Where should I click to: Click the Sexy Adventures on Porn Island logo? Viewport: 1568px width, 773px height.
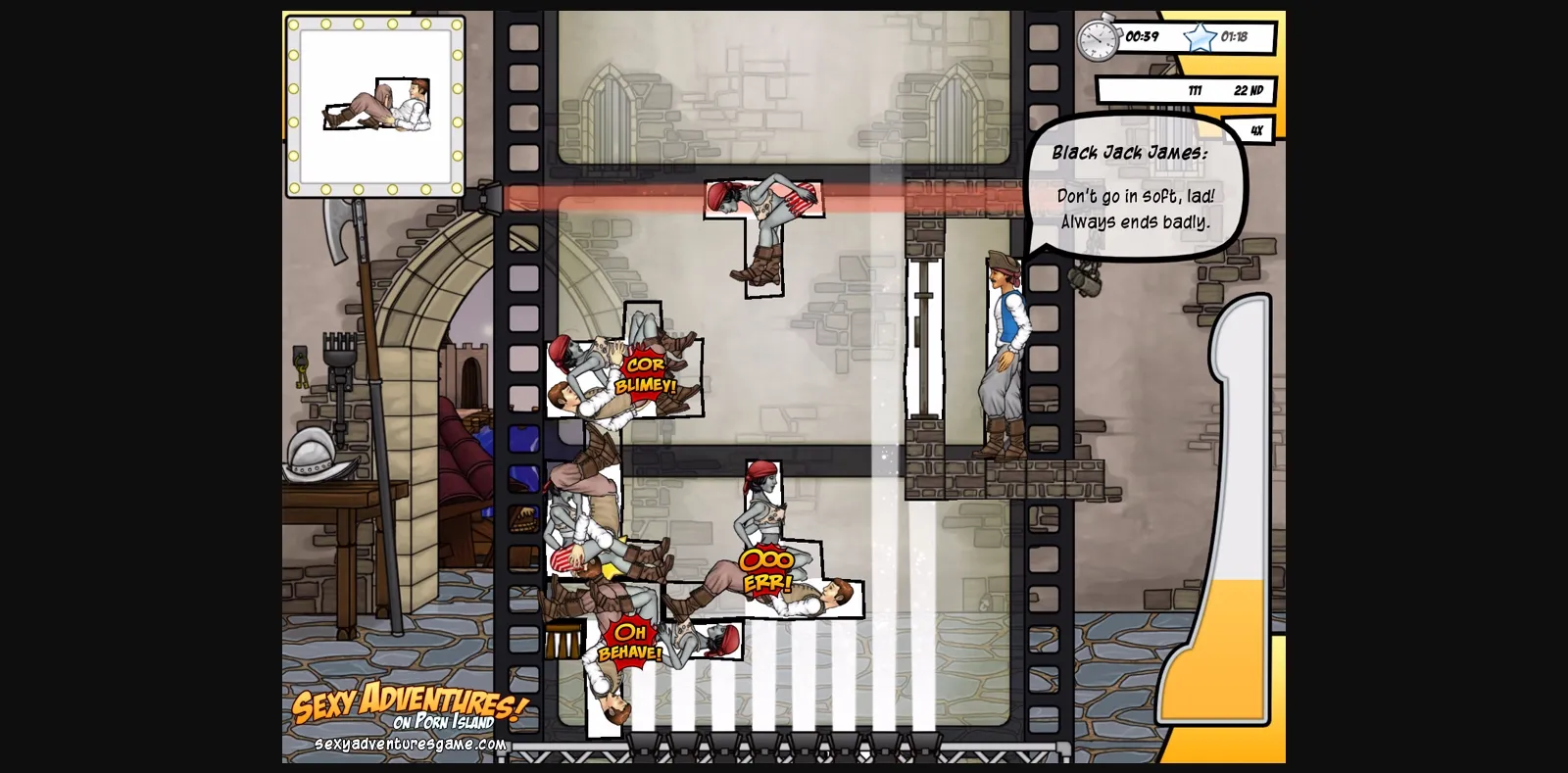coord(408,707)
